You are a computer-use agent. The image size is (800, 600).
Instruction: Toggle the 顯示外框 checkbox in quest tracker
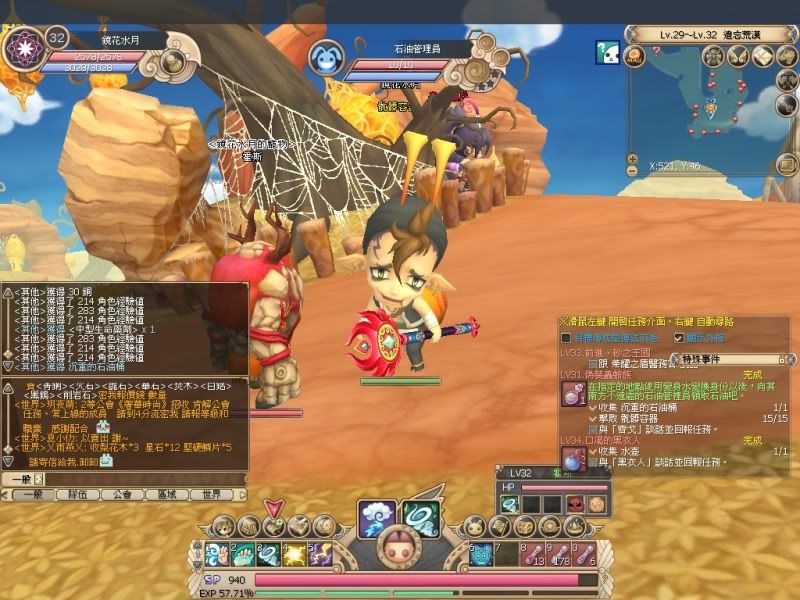(681, 338)
